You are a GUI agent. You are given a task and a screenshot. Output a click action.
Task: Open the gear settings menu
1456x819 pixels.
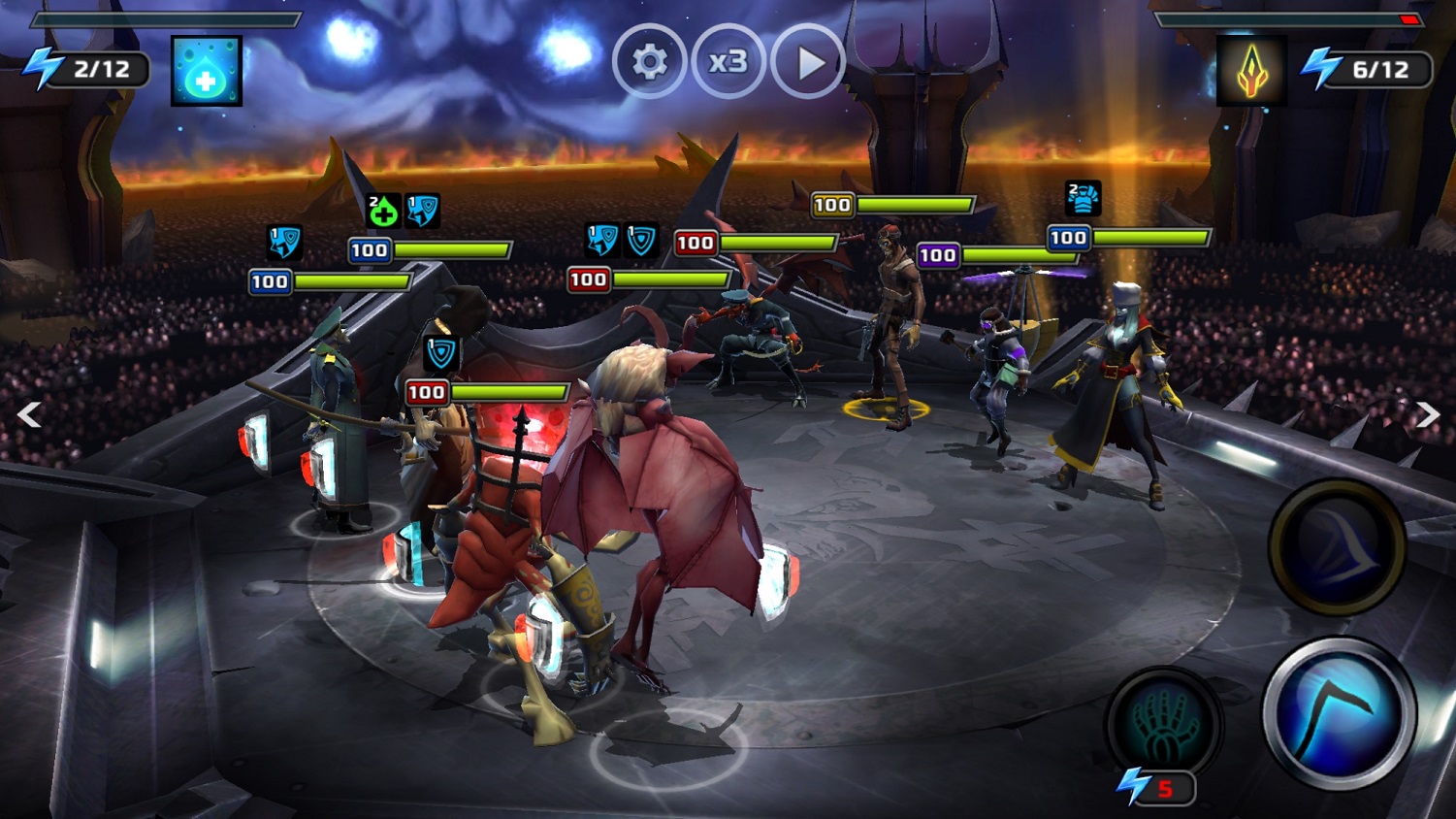click(x=649, y=63)
